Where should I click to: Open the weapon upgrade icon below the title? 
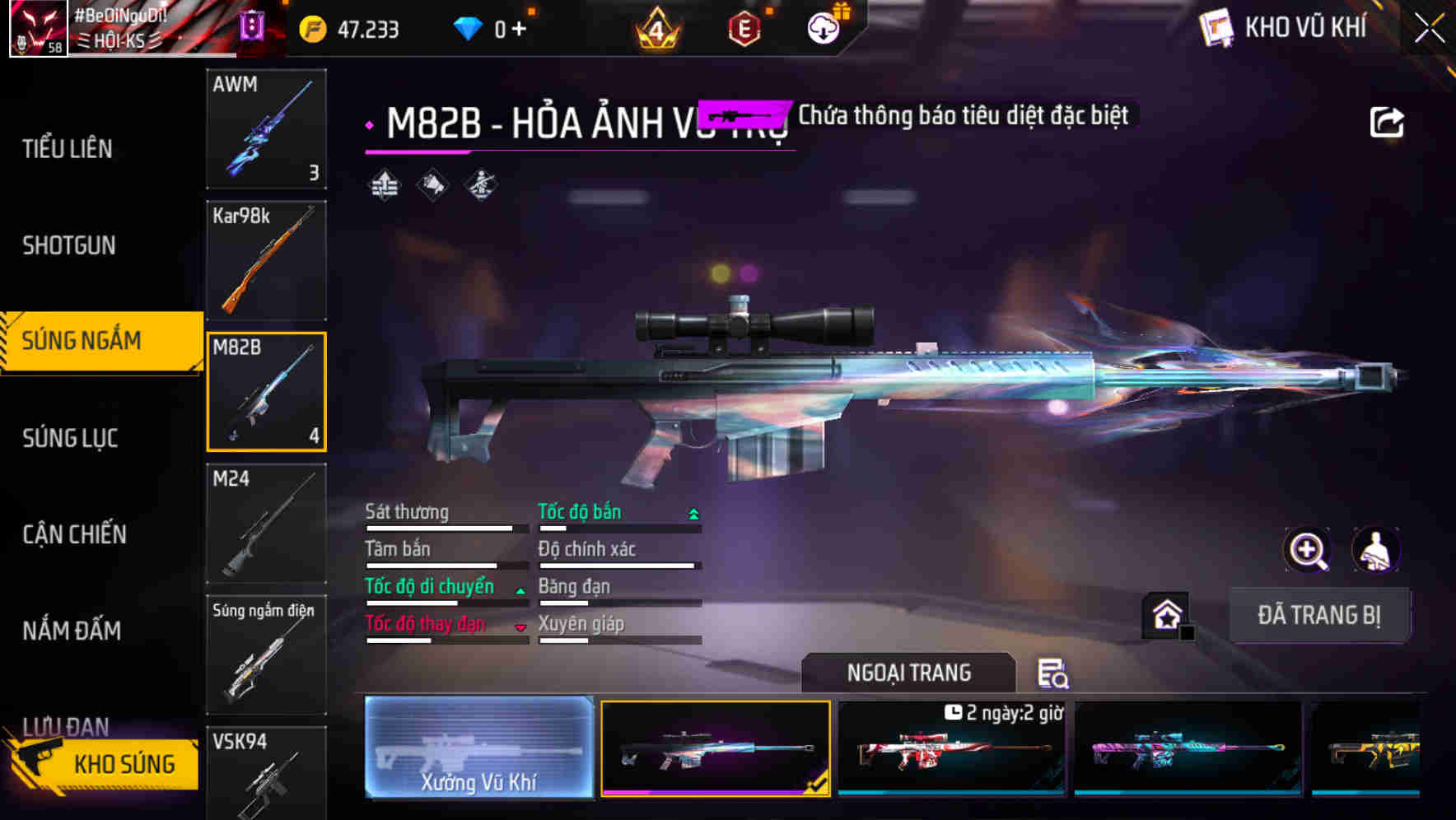point(382,186)
